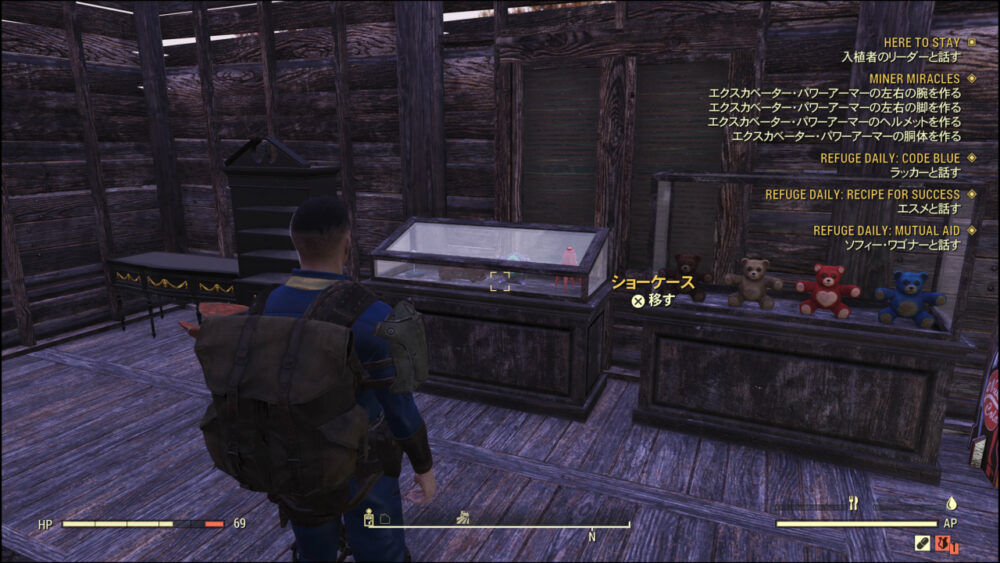1000x563 pixels.
Task: Select the pill status effect icon
Action: tap(922, 544)
